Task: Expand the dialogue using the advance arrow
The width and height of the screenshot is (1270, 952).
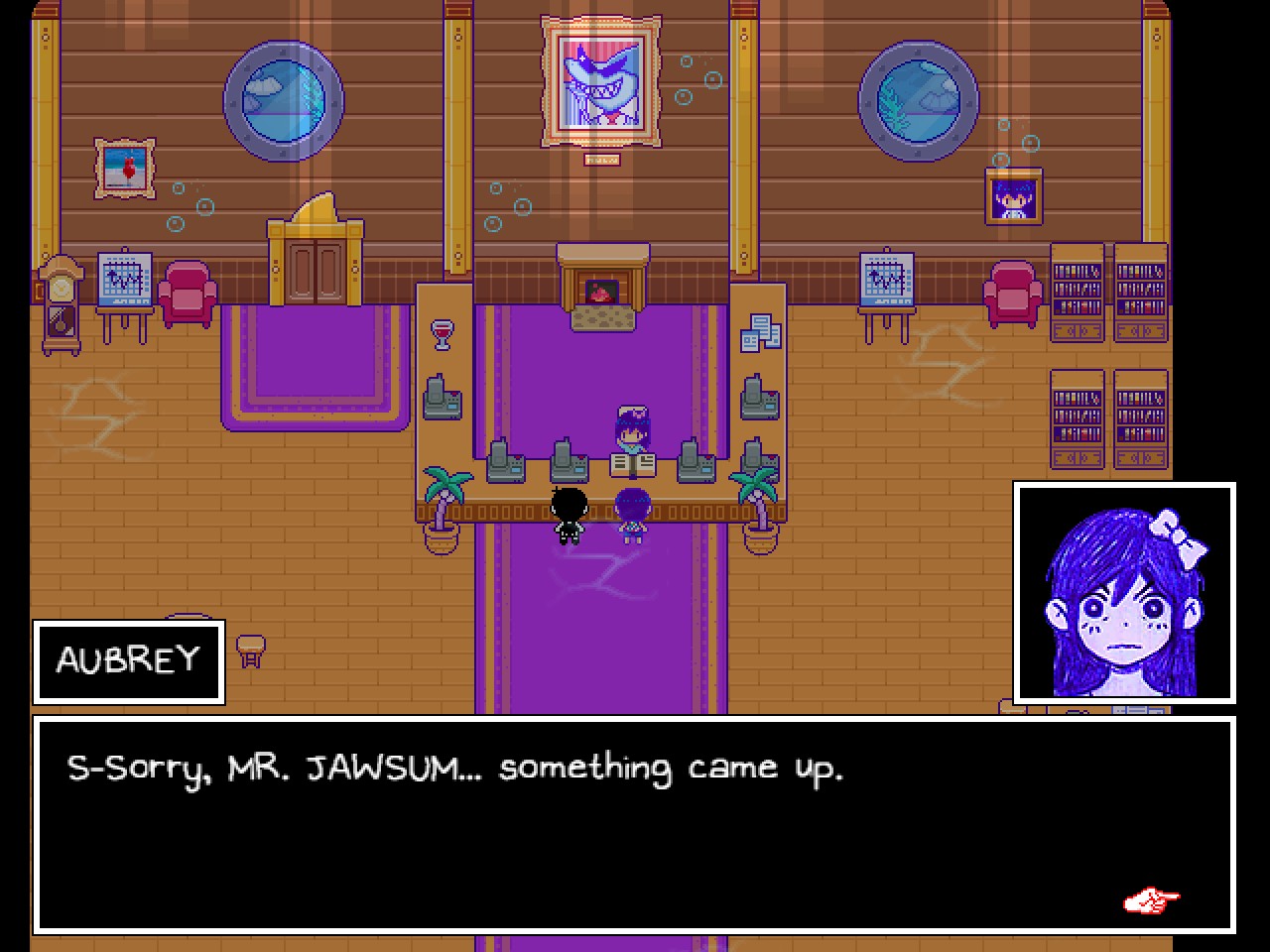Action: click(1151, 898)
